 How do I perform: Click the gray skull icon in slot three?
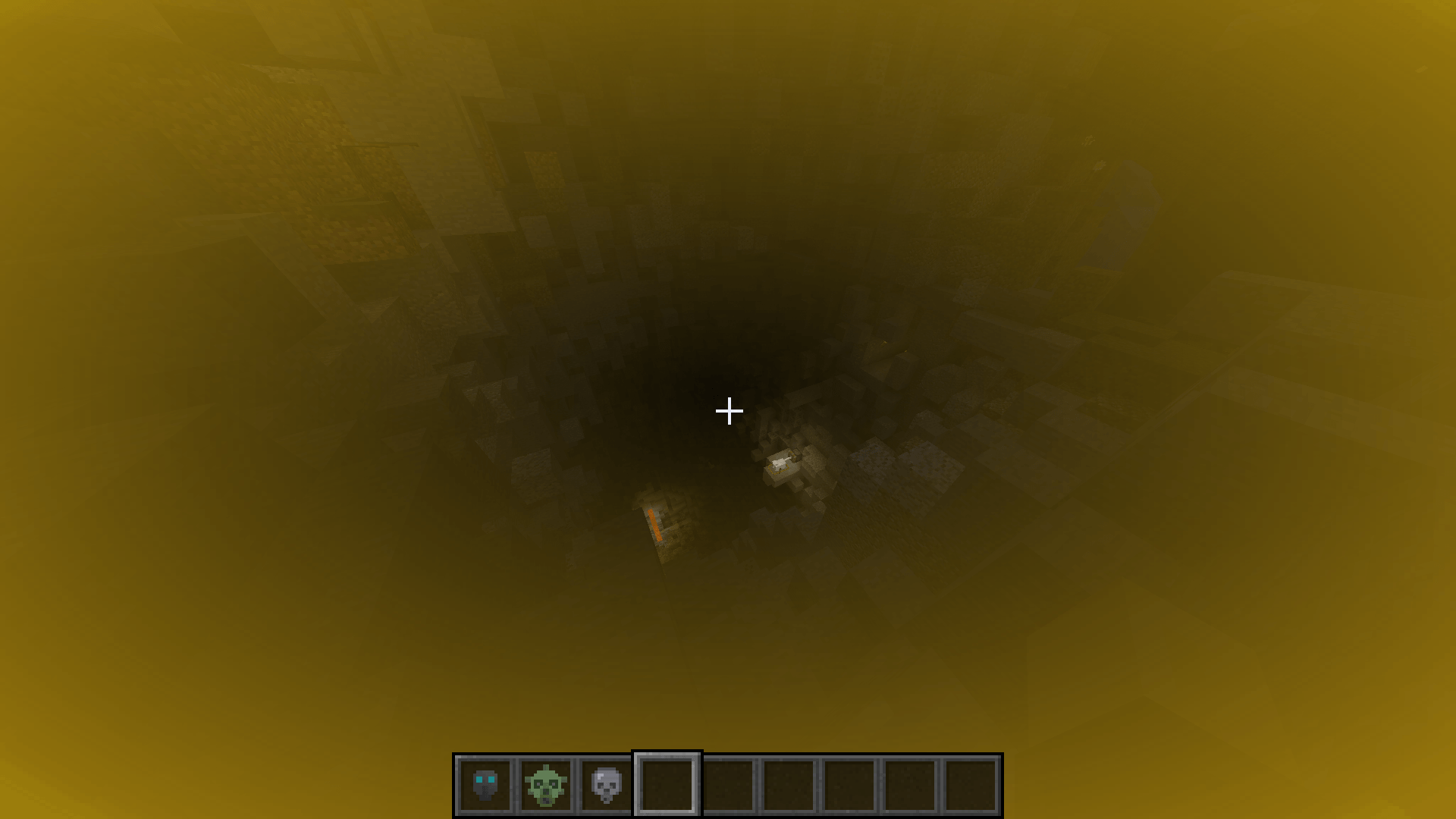(x=605, y=783)
